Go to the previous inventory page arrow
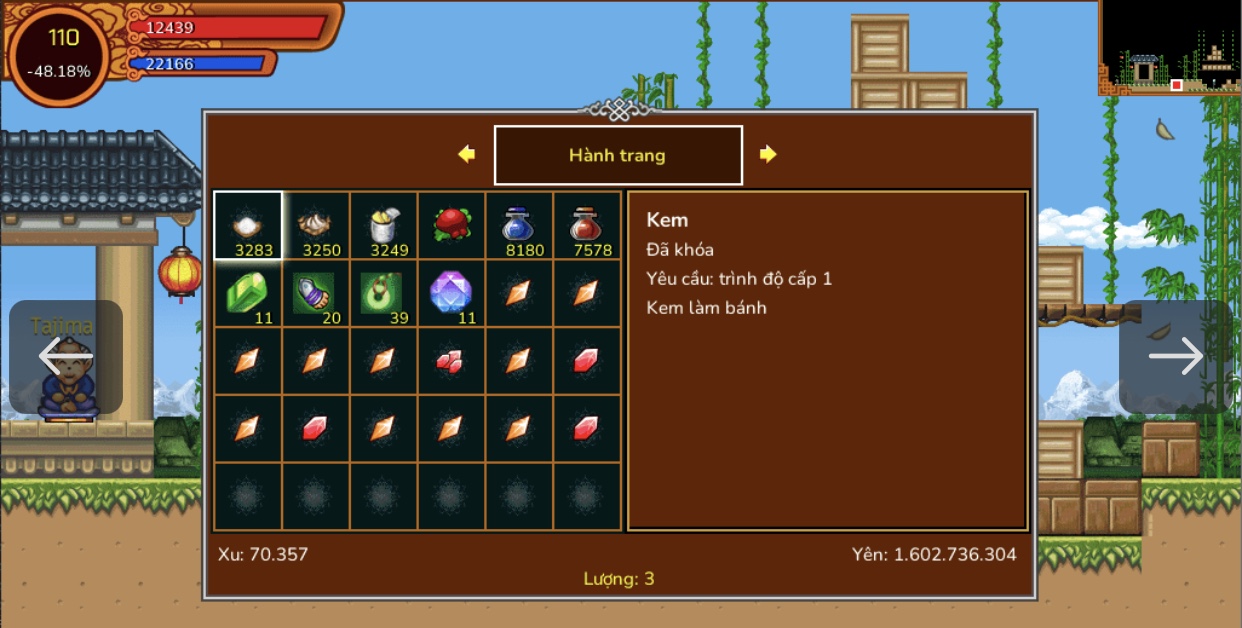1242x628 pixels. pos(466,154)
